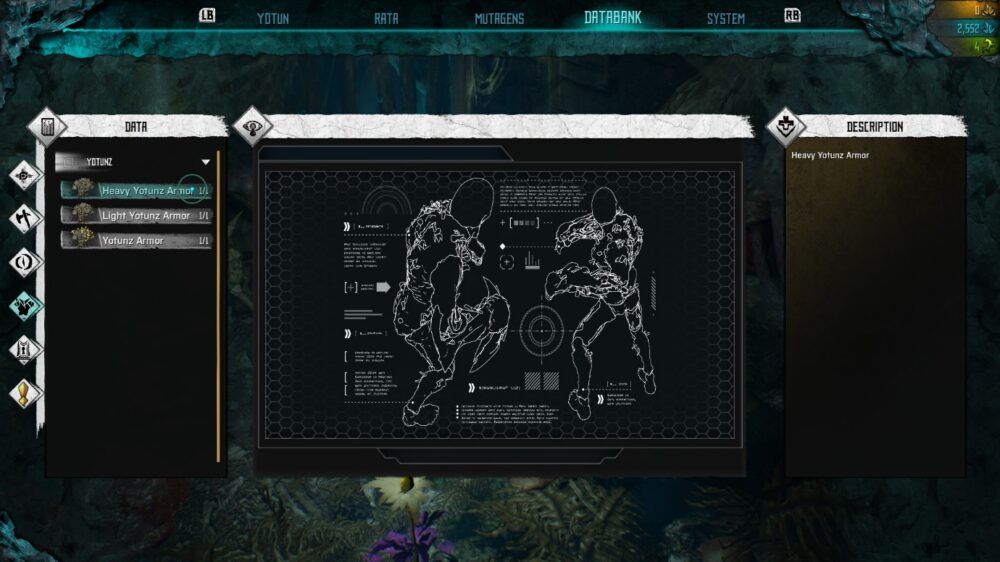Viewport: 1000px width, 562px height.
Task: Show the axe weapons category
Action: coord(25,218)
